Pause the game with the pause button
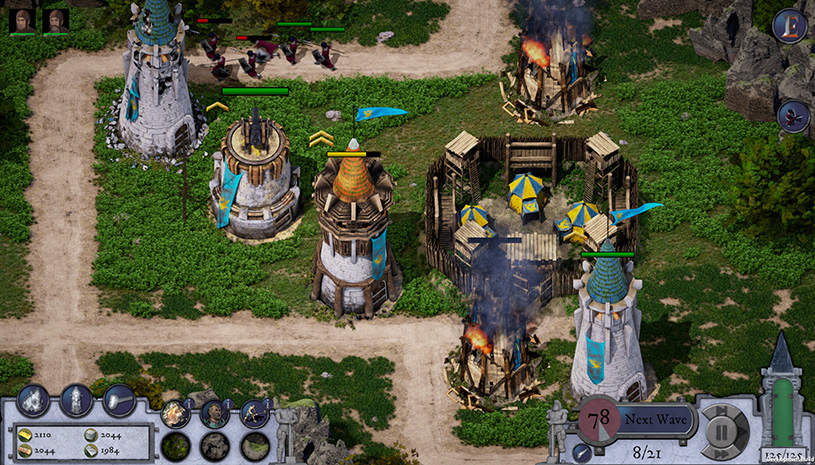This screenshot has width=815, height=465. point(721,431)
